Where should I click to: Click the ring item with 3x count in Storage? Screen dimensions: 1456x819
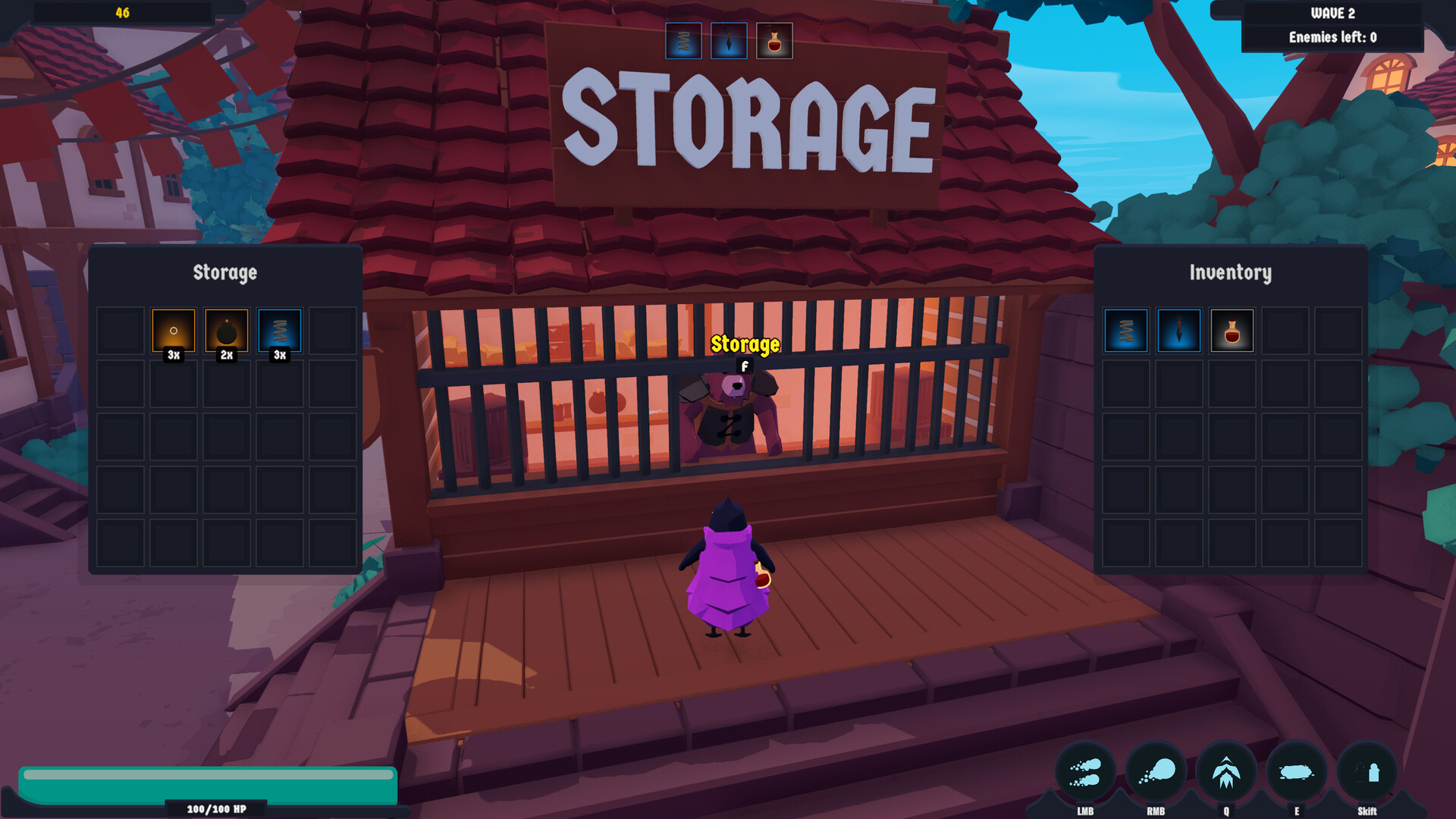[x=173, y=329]
